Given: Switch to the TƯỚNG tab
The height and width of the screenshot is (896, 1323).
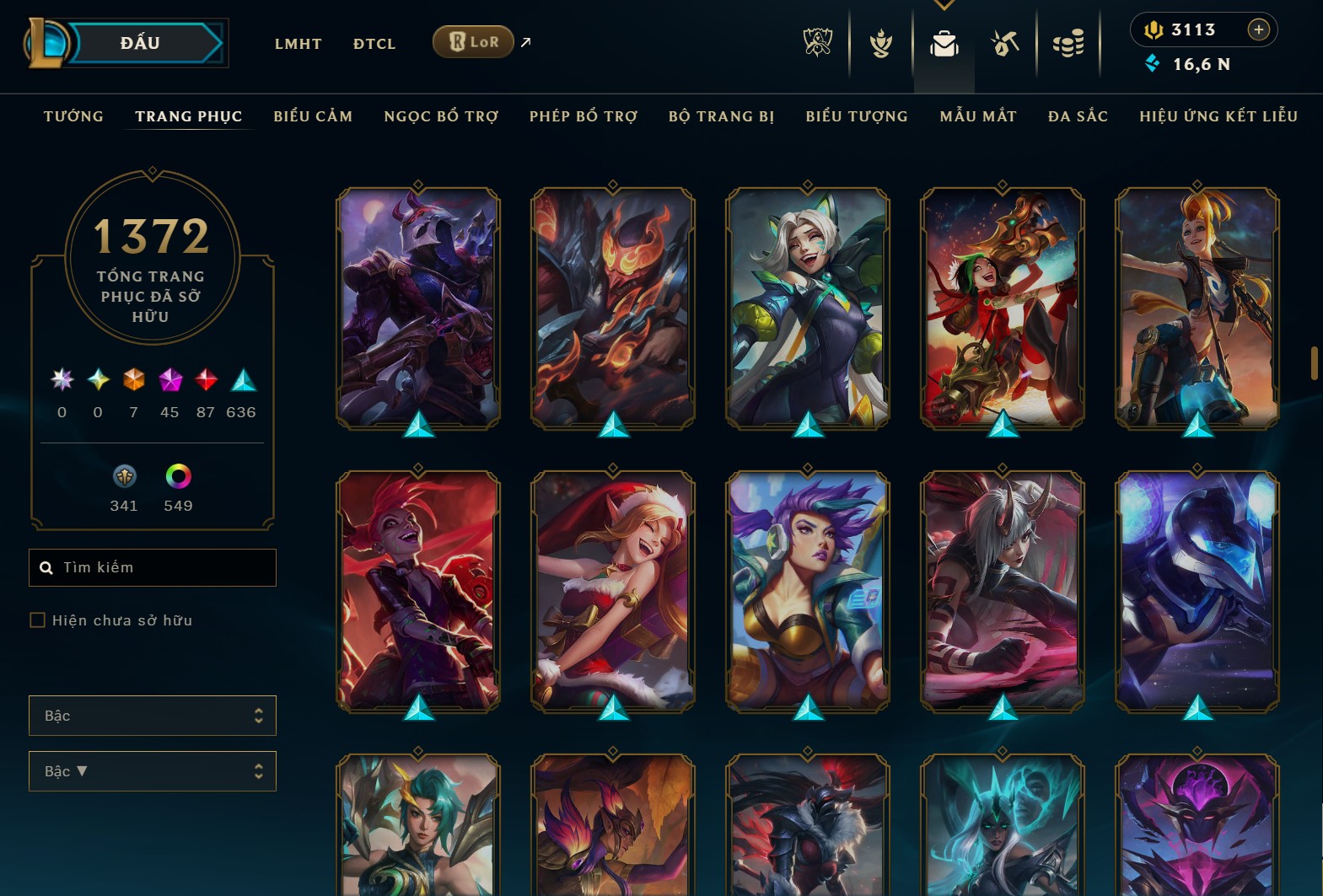Looking at the screenshot, I should (x=73, y=116).
